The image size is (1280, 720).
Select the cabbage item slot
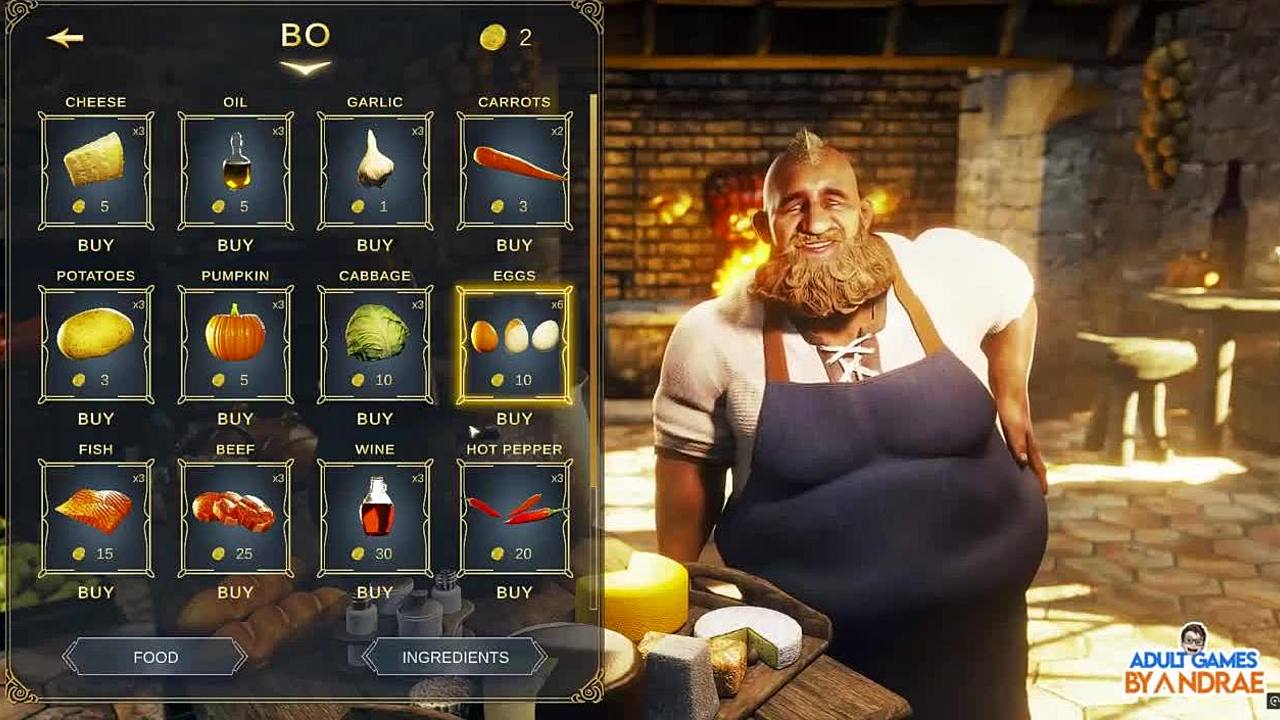click(375, 344)
